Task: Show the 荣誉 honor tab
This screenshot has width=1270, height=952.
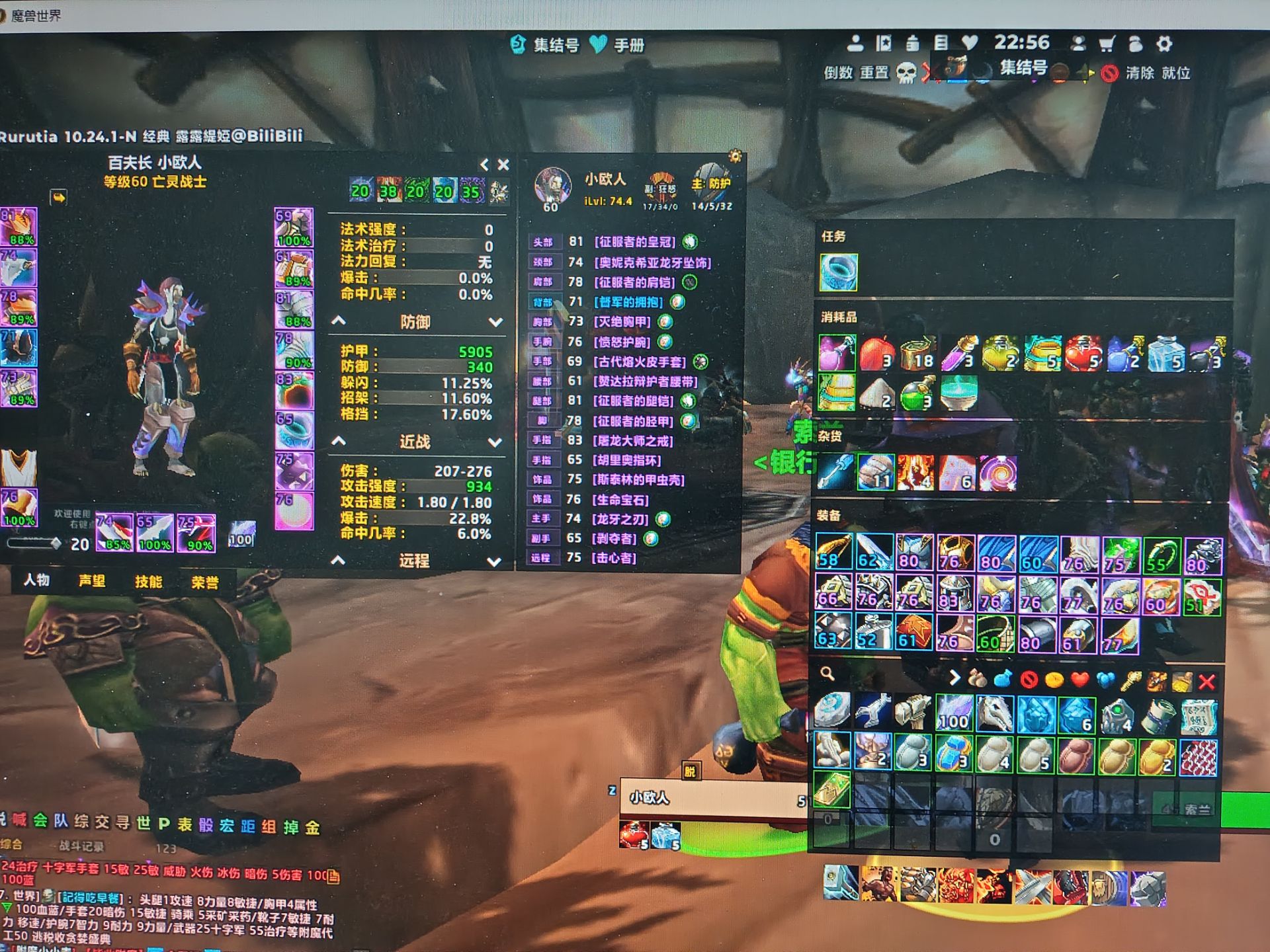Action: pos(204,582)
